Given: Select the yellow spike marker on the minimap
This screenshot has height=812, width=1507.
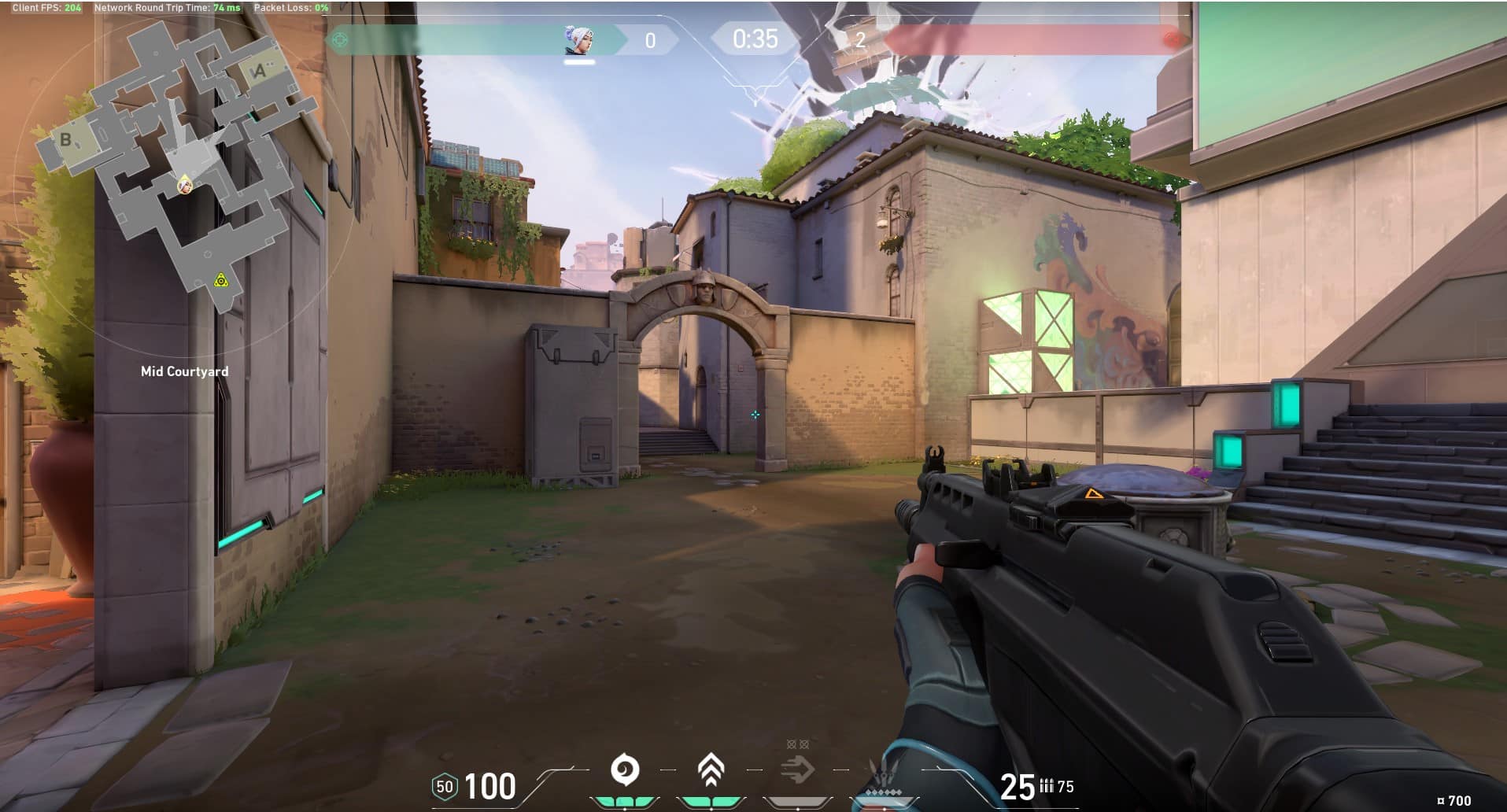Looking at the screenshot, I should click(221, 280).
